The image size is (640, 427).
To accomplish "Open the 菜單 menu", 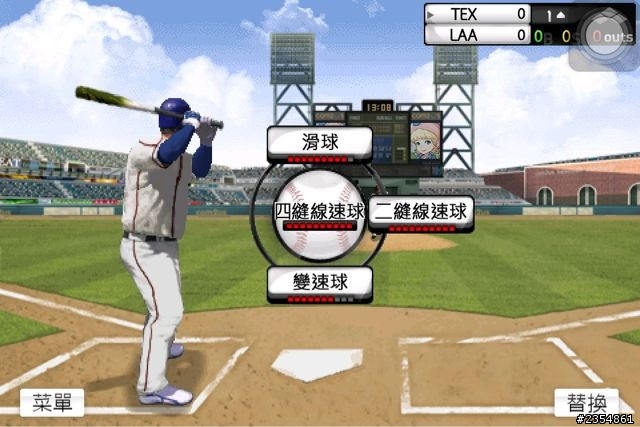I will [52, 402].
